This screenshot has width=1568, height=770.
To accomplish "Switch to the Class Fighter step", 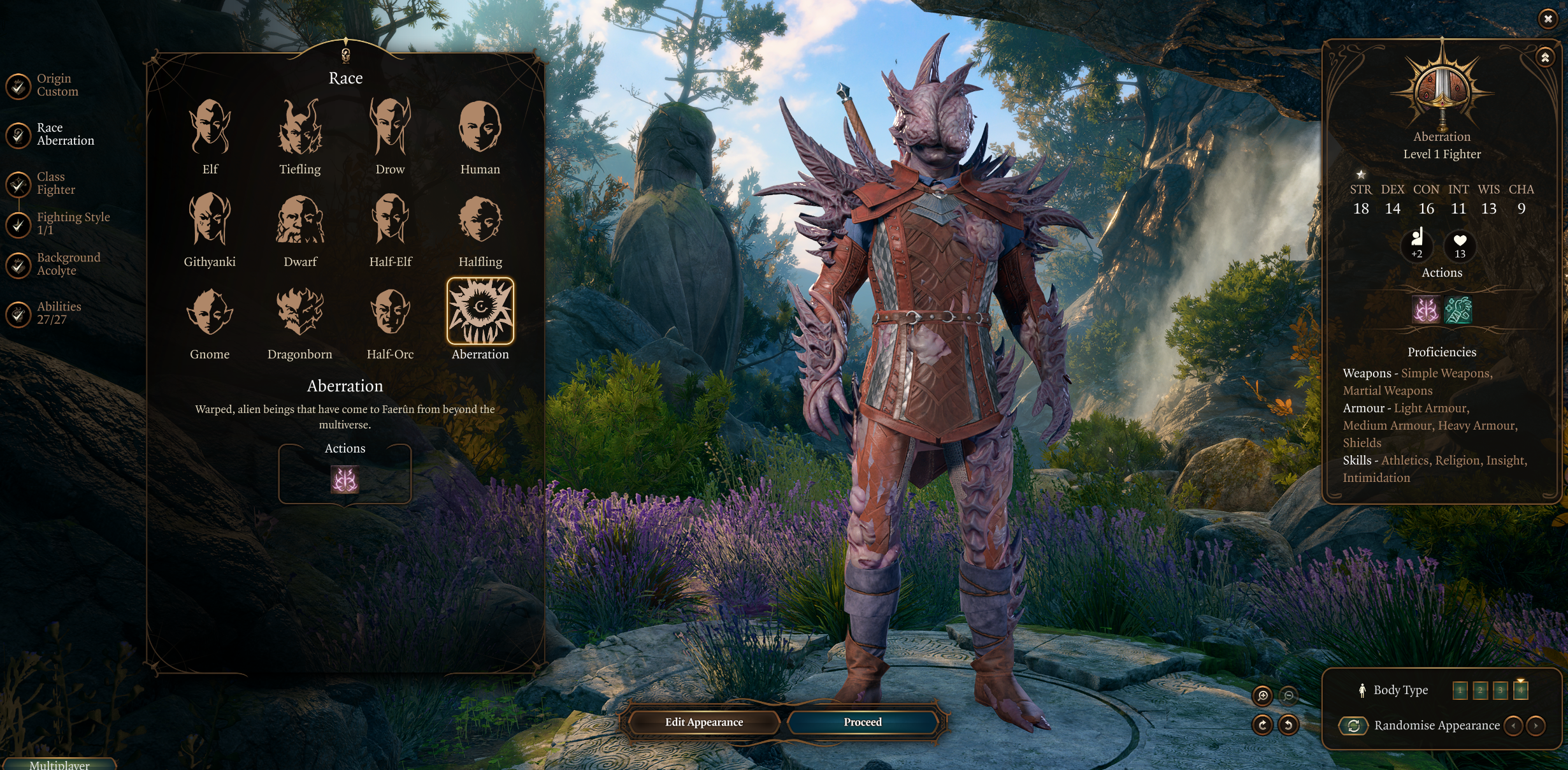I will [19, 184].
